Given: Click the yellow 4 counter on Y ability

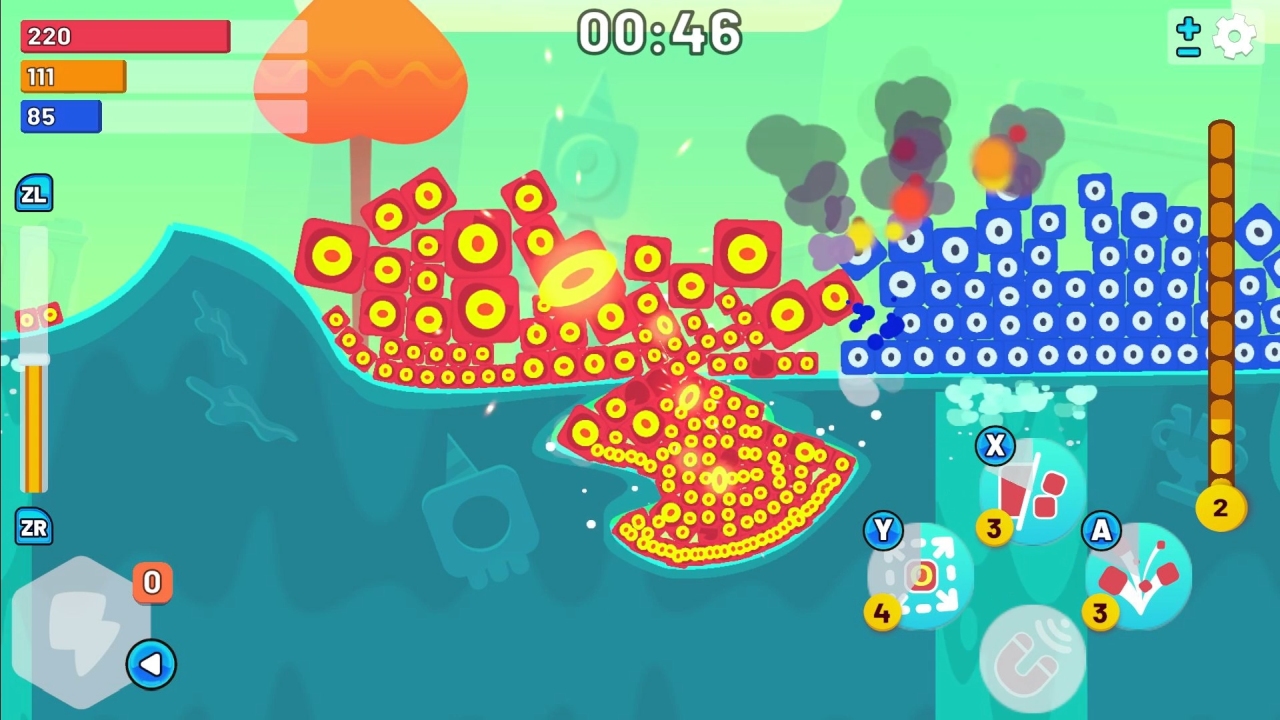Looking at the screenshot, I should tap(881, 612).
